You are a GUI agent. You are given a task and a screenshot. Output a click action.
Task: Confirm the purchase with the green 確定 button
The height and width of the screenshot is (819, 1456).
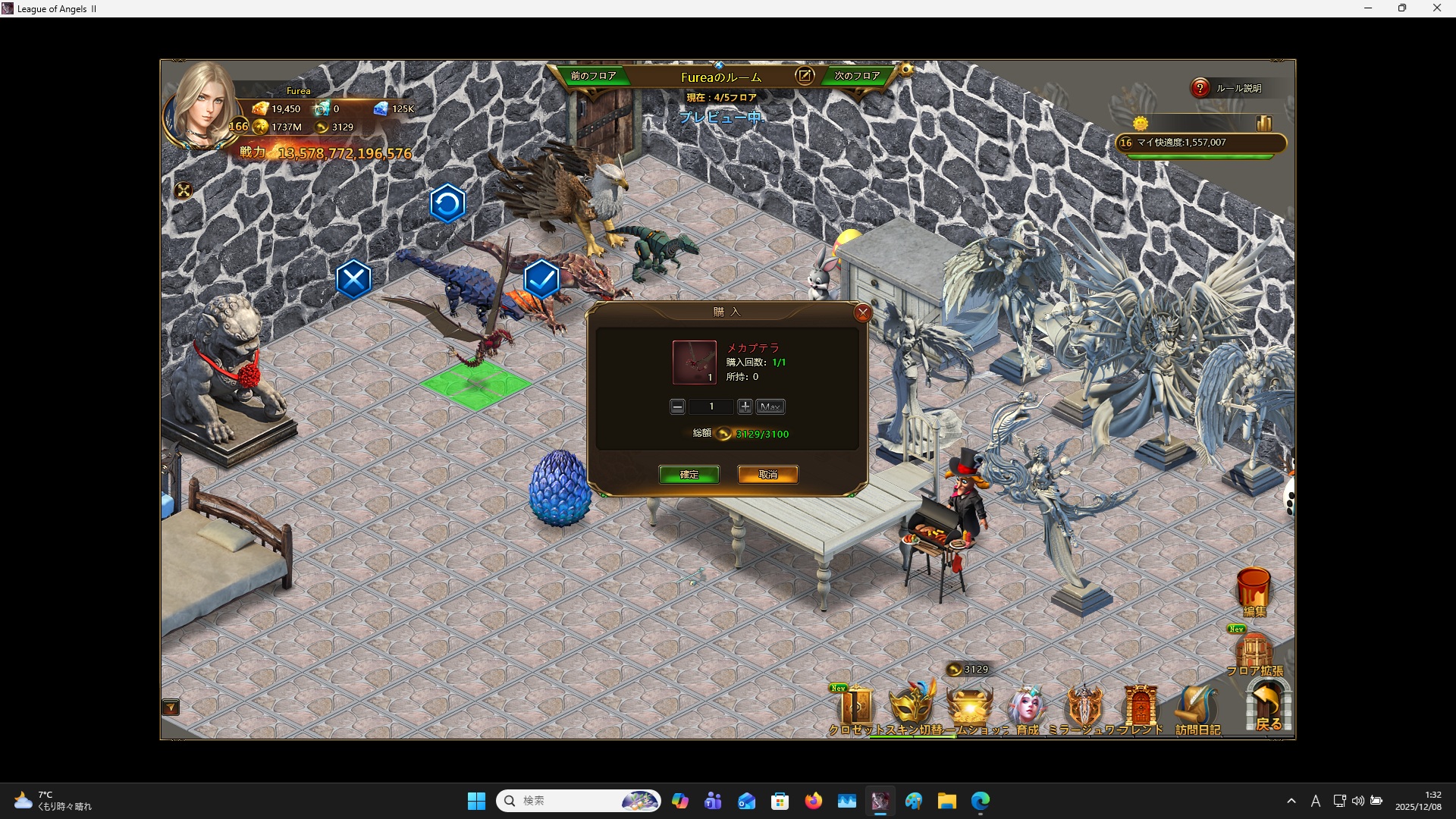tap(689, 475)
